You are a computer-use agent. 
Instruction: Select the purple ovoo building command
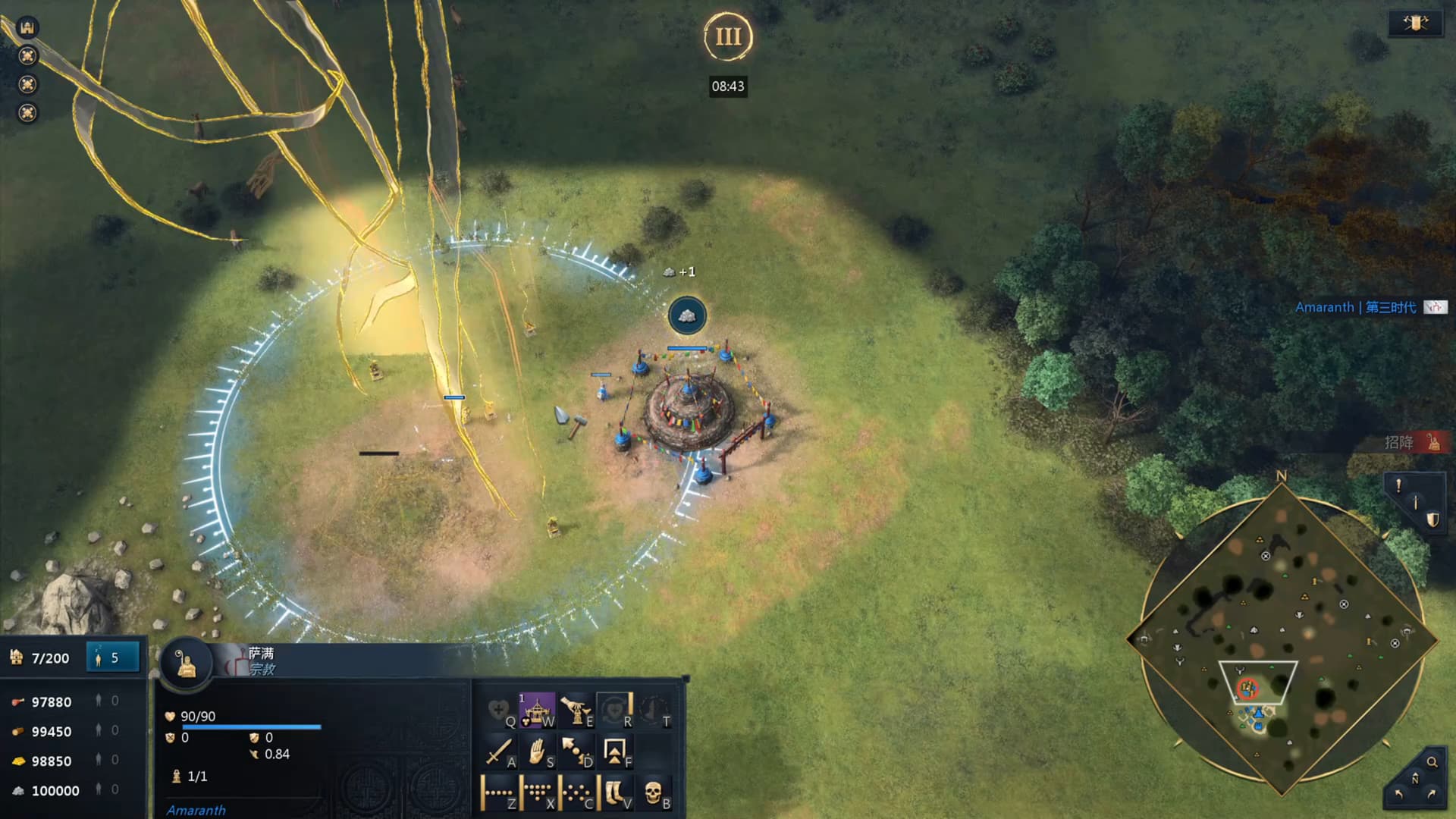[x=537, y=711]
